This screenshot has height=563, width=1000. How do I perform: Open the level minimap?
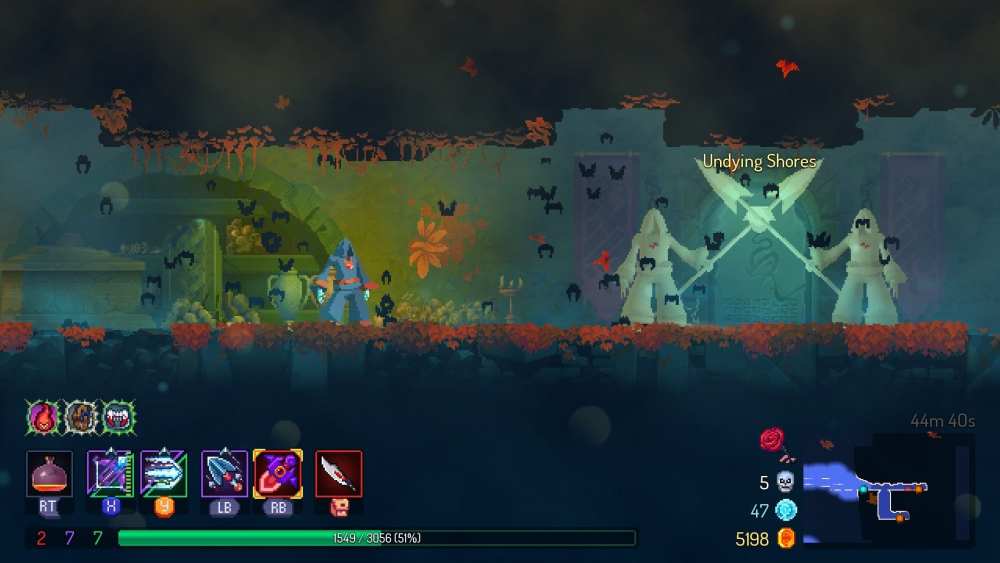pyautogui.click(x=885, y=490)
